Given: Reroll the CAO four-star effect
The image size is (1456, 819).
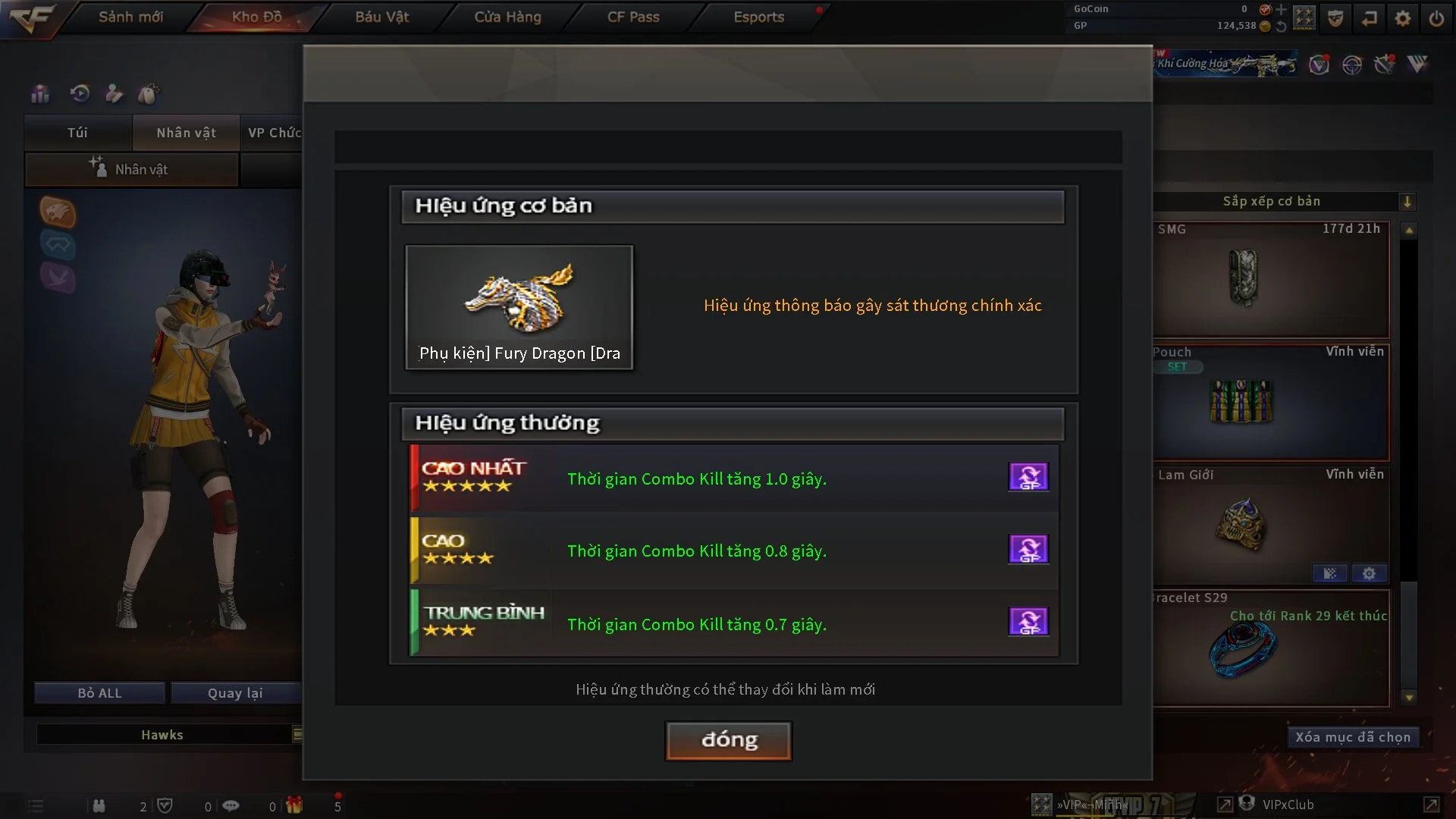Looking at the screenshot, I should [1028, 549].
